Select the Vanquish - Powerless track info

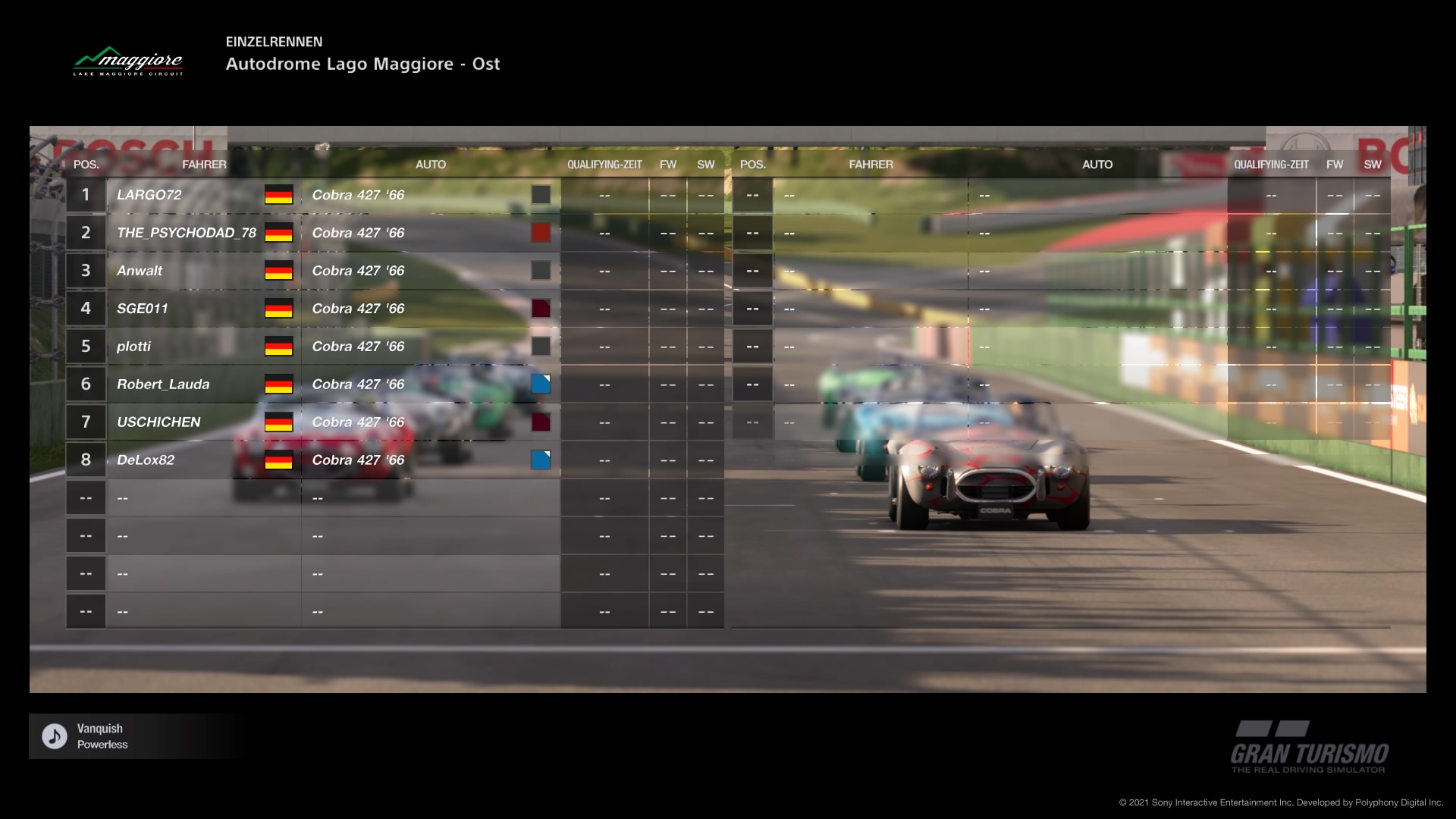(x=102, y=735)
